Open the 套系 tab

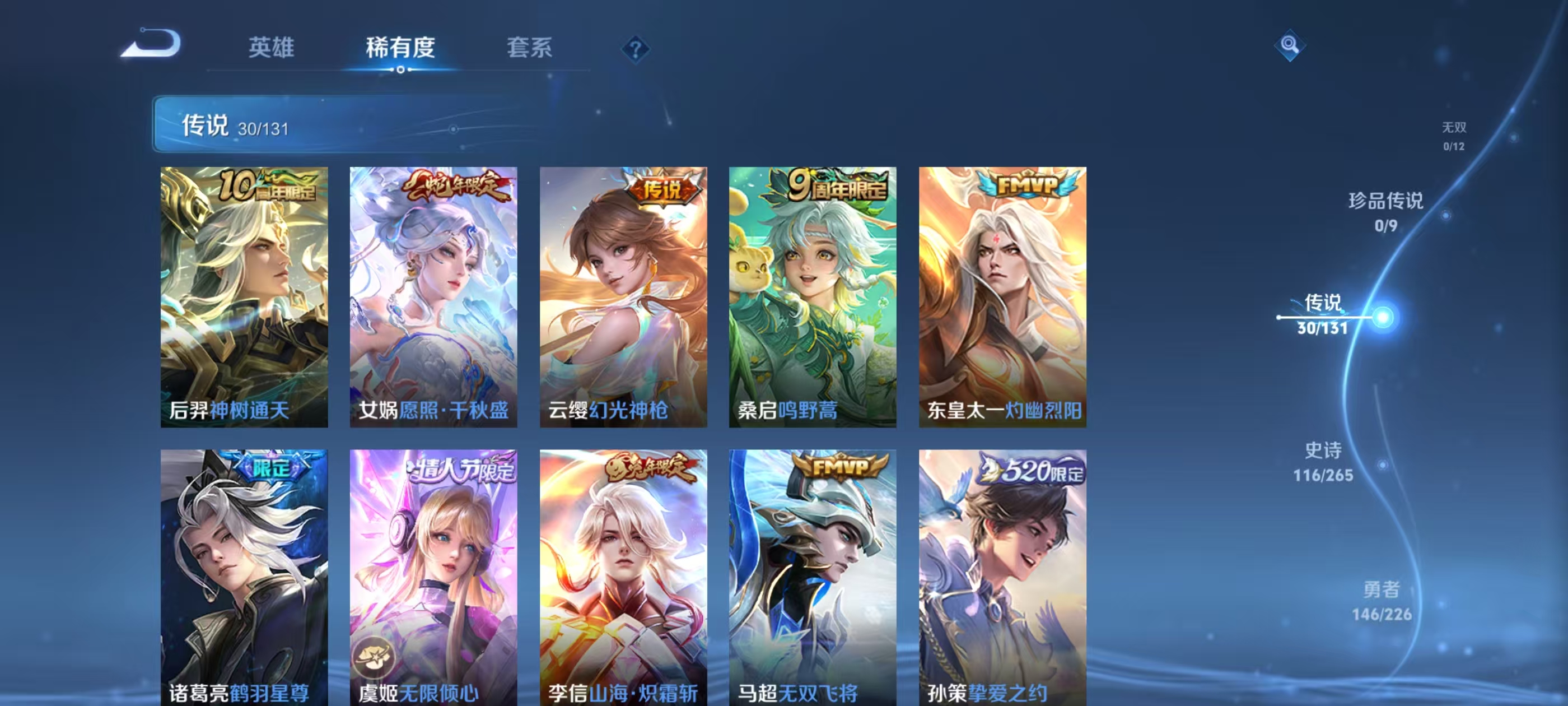tap(529, 48)
